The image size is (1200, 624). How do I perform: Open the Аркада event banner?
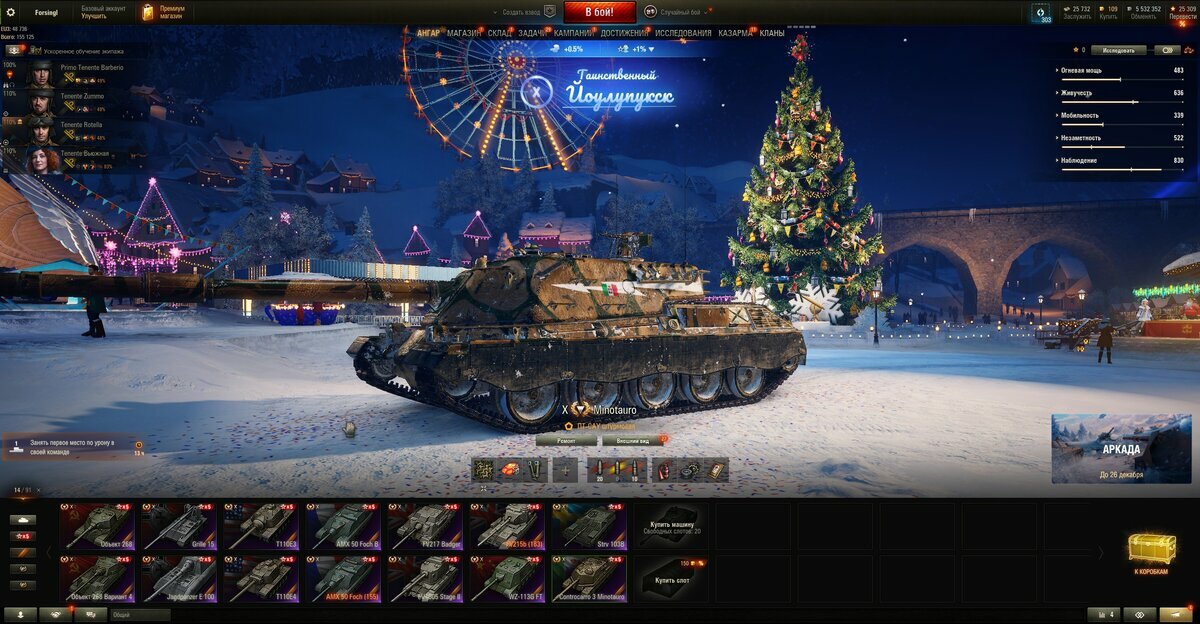(1120, 448)
